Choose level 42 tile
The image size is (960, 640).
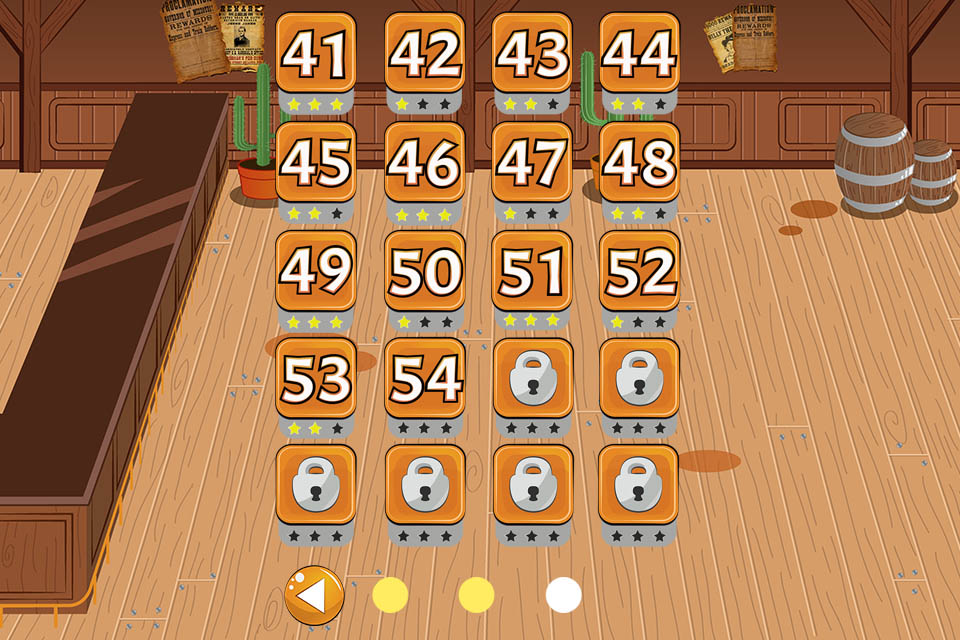(425, 54)
